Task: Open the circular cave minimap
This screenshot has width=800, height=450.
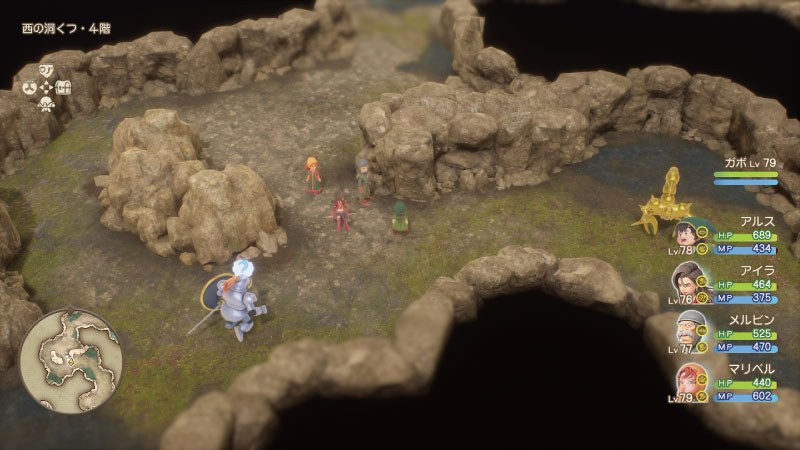Action: click(70, 360)
